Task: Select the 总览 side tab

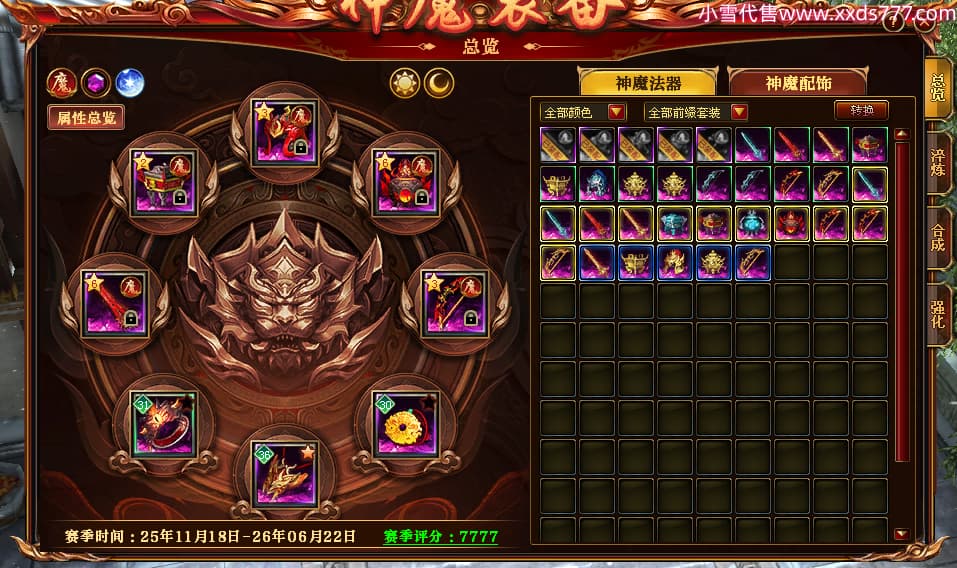Action: point(938,88)
